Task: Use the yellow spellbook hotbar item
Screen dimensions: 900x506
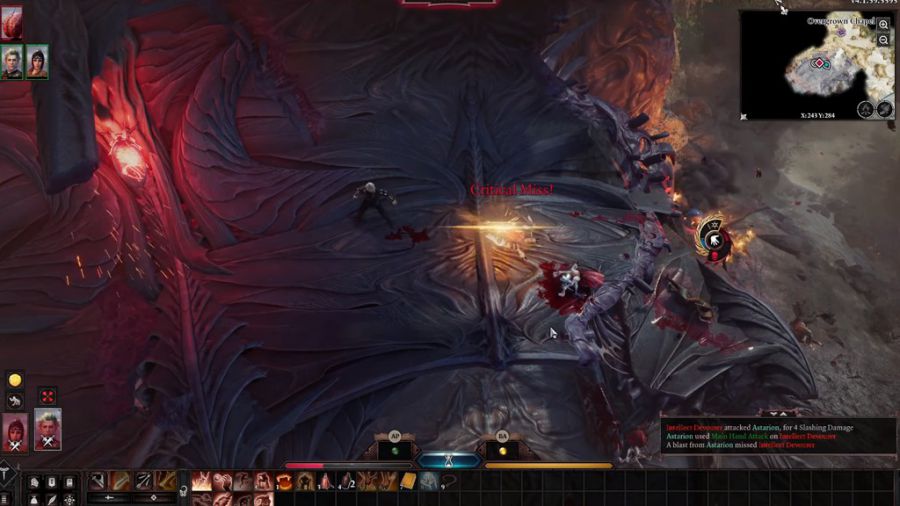Action: (x=408, y=482)
